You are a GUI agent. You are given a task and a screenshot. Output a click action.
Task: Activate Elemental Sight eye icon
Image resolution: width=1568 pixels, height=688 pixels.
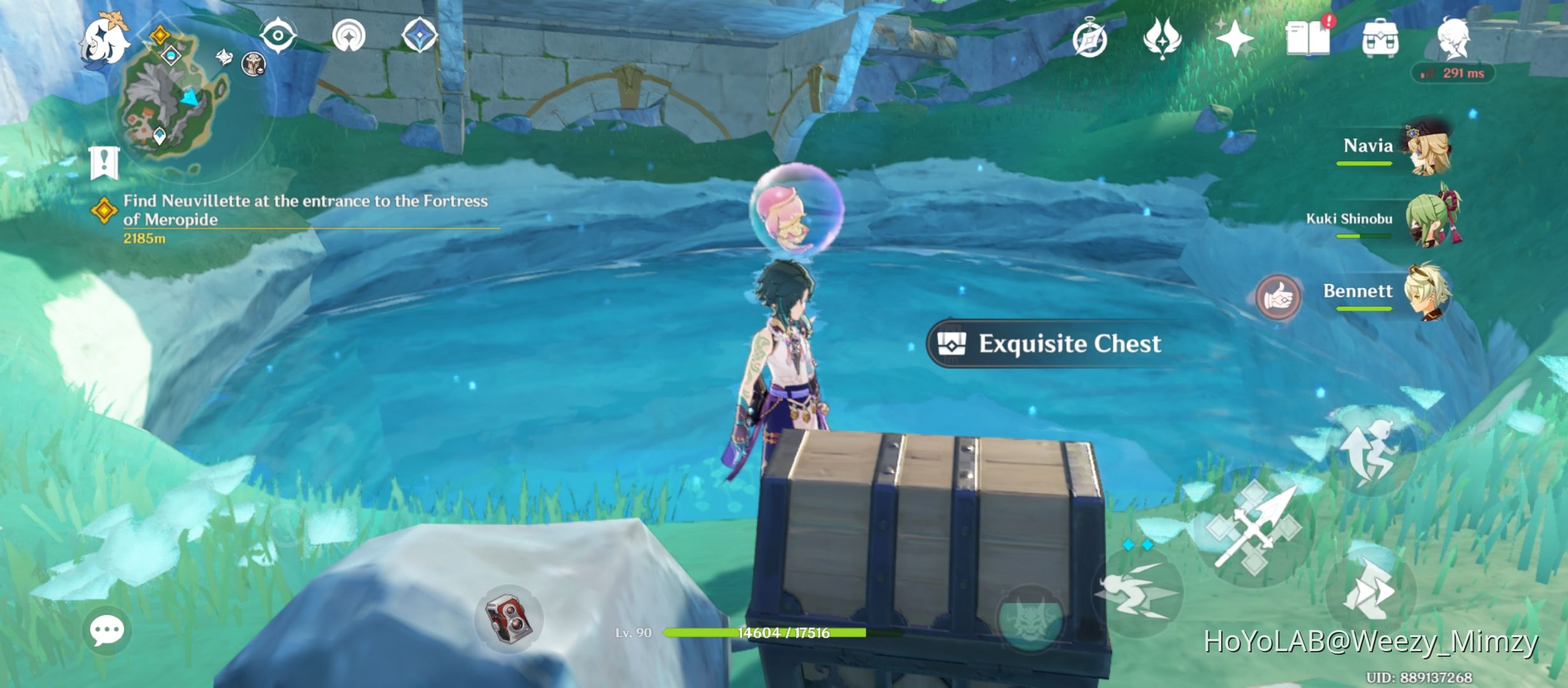tap(277, 35)
